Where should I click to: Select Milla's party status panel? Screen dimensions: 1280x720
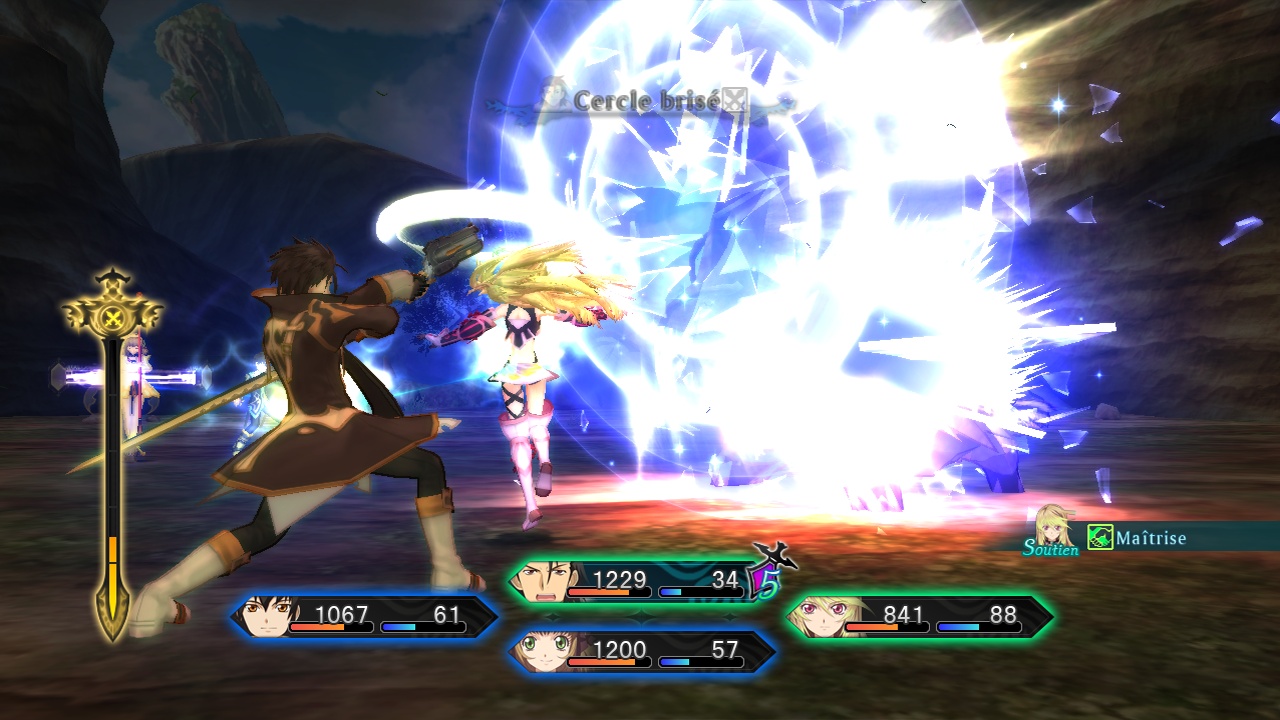click(x=918, y=616)
